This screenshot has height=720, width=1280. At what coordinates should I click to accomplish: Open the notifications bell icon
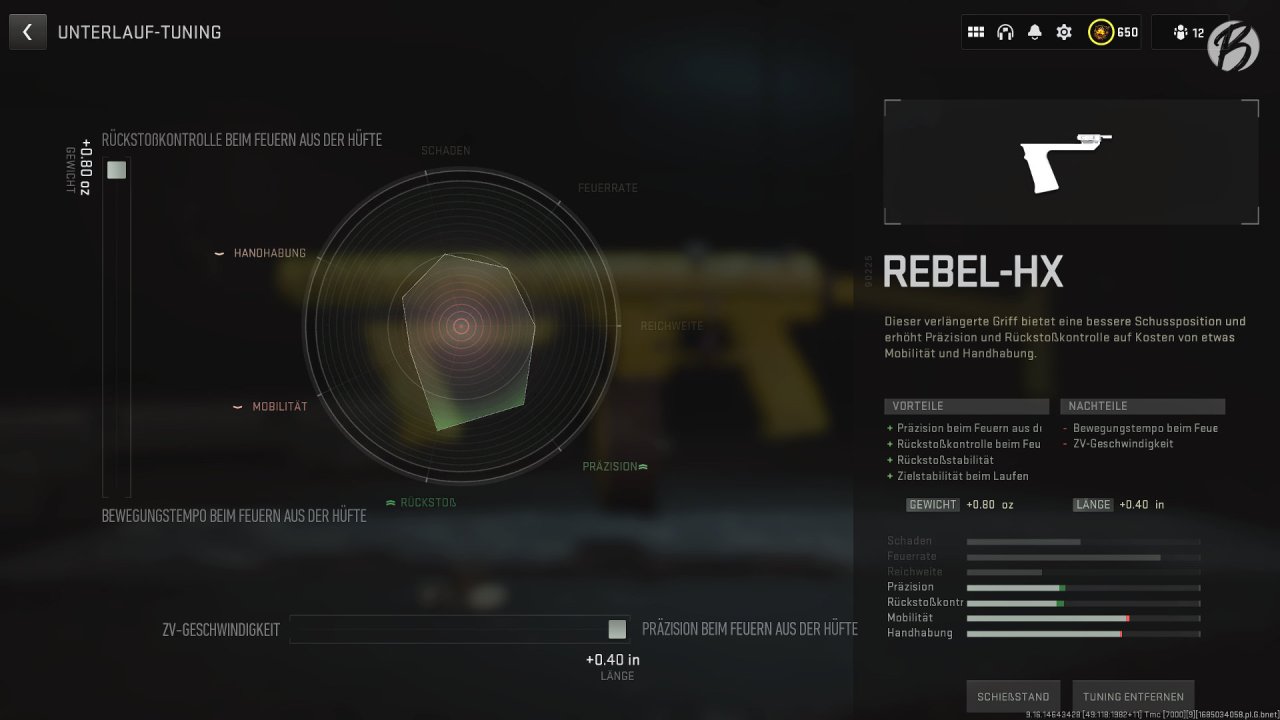1033,31
